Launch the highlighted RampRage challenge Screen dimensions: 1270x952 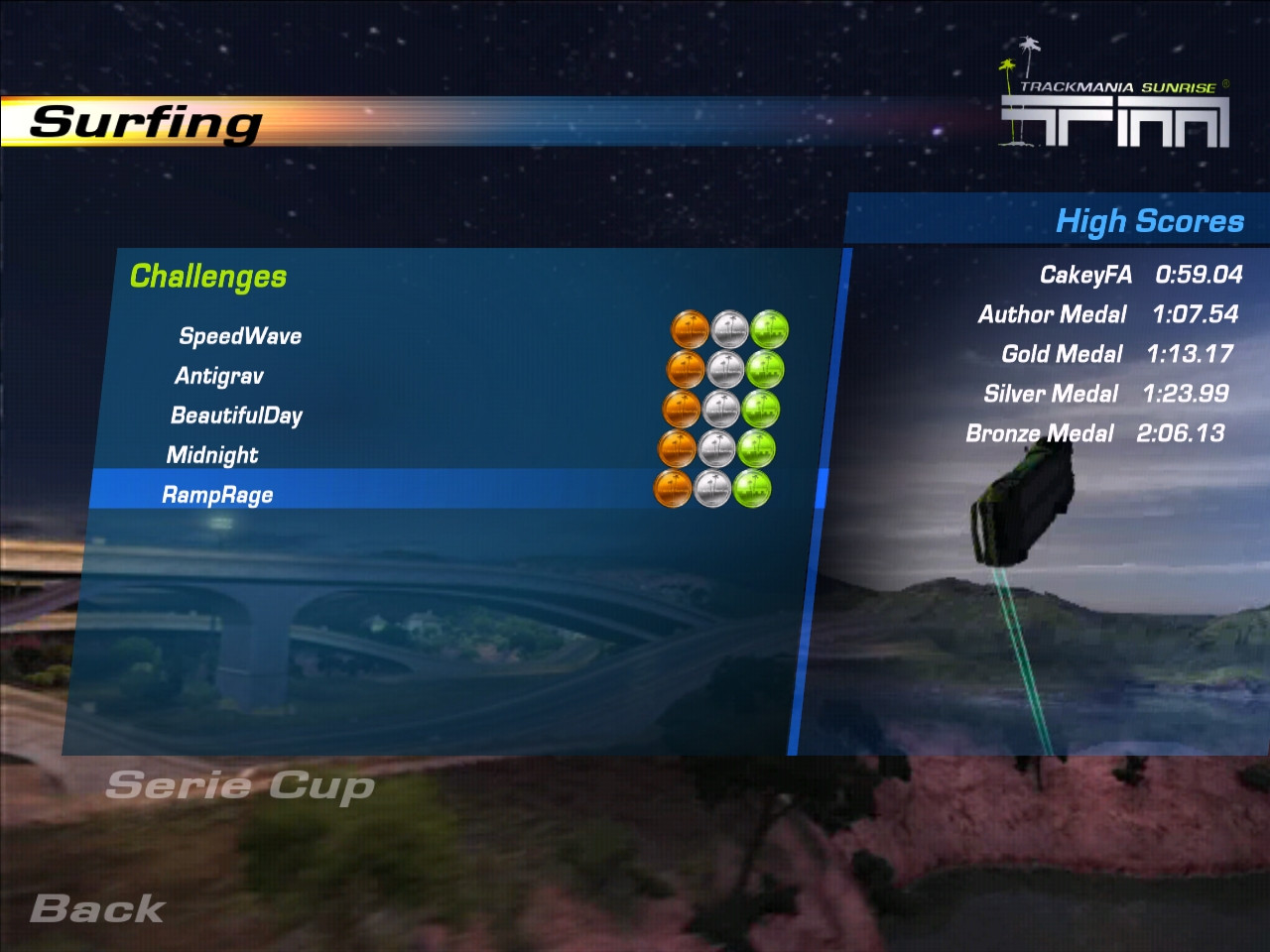click(x=217, y=495)
